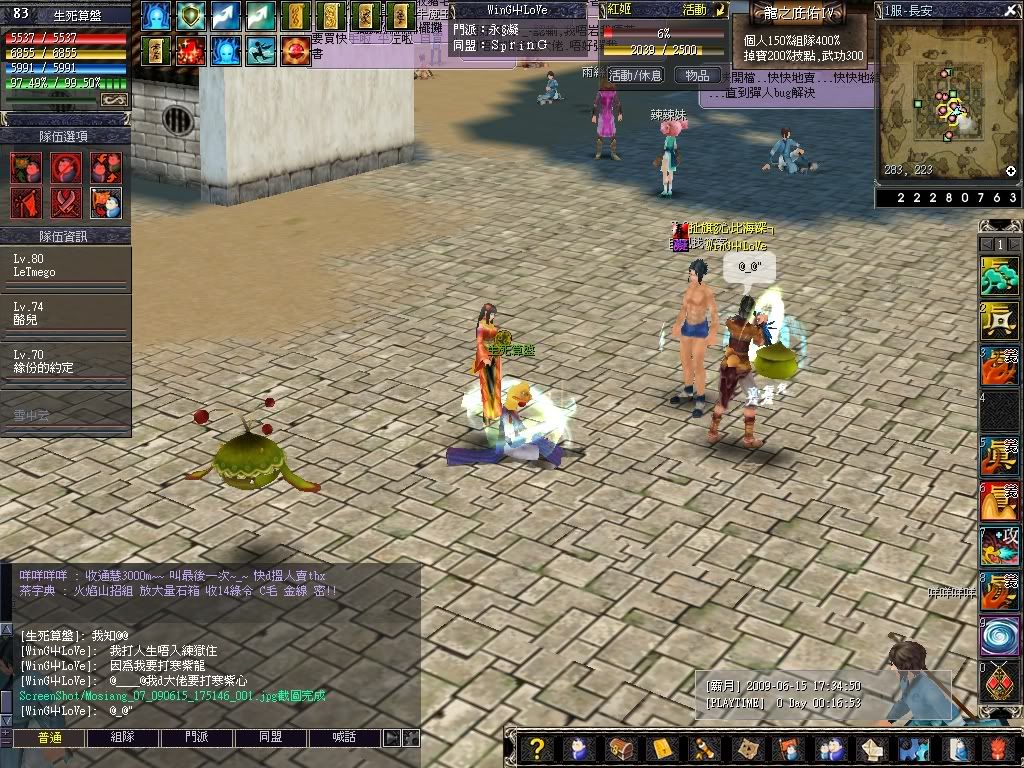Select the 同盟 chat channel tab
Screen dimensions: 1024x768
[x=270, y=737]
